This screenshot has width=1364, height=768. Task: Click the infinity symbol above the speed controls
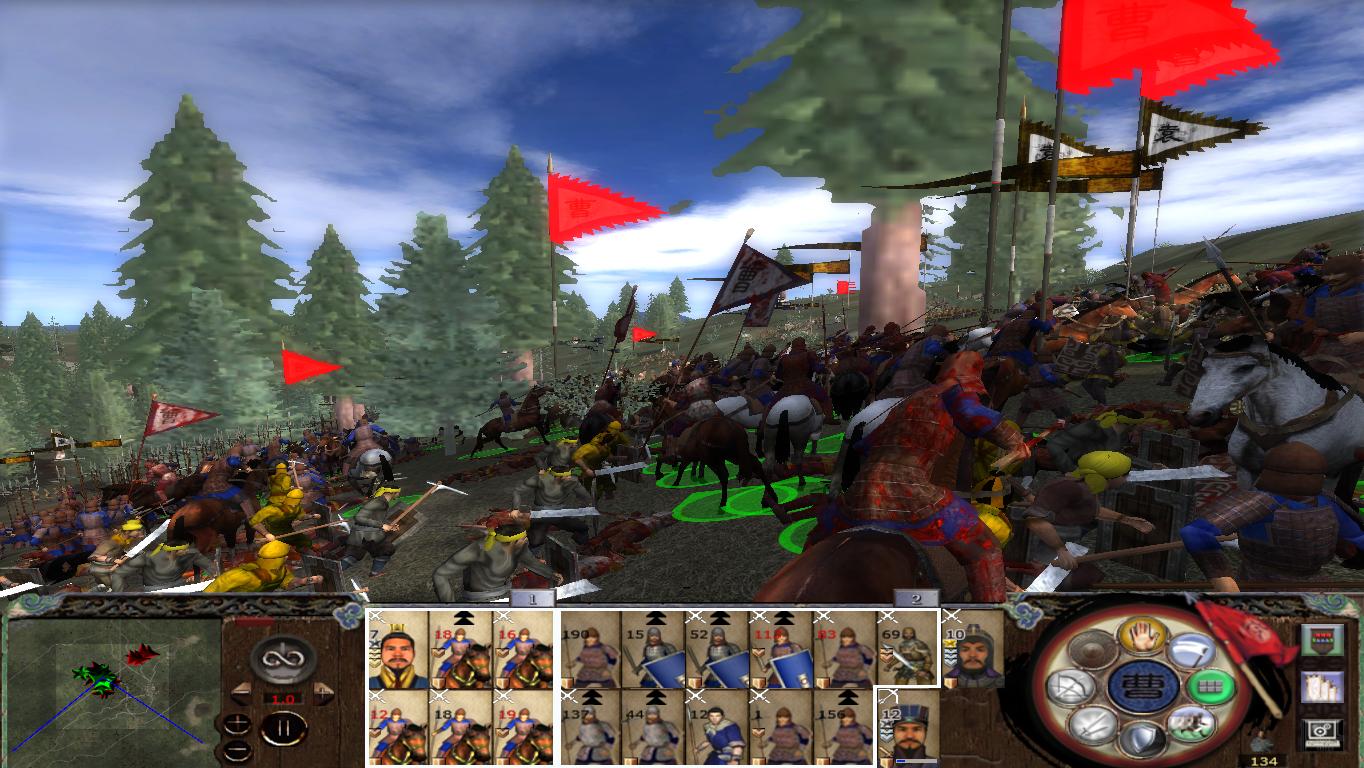click(x=281, y=659)
